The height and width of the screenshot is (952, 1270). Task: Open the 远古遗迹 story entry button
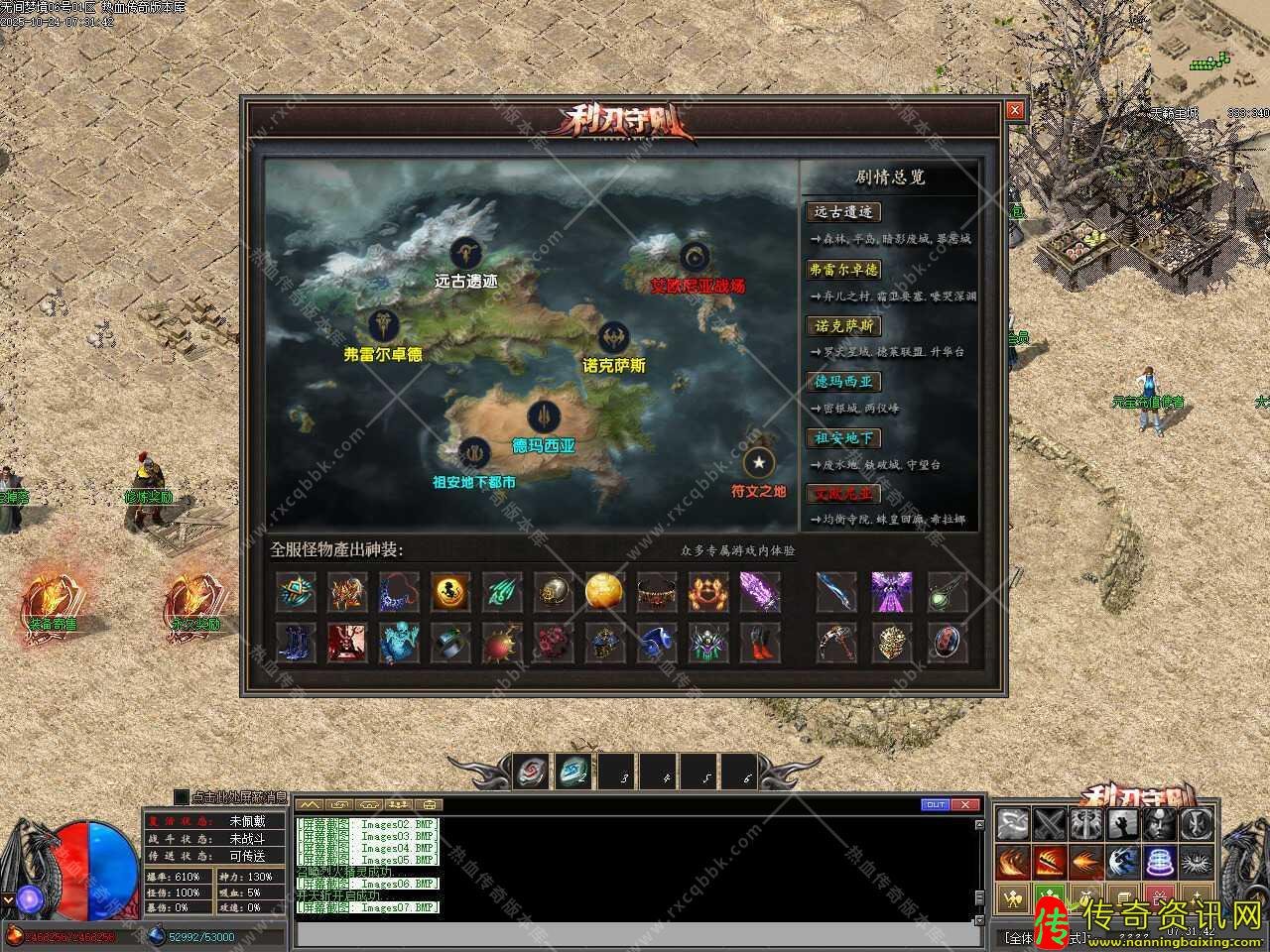[844, 212]
